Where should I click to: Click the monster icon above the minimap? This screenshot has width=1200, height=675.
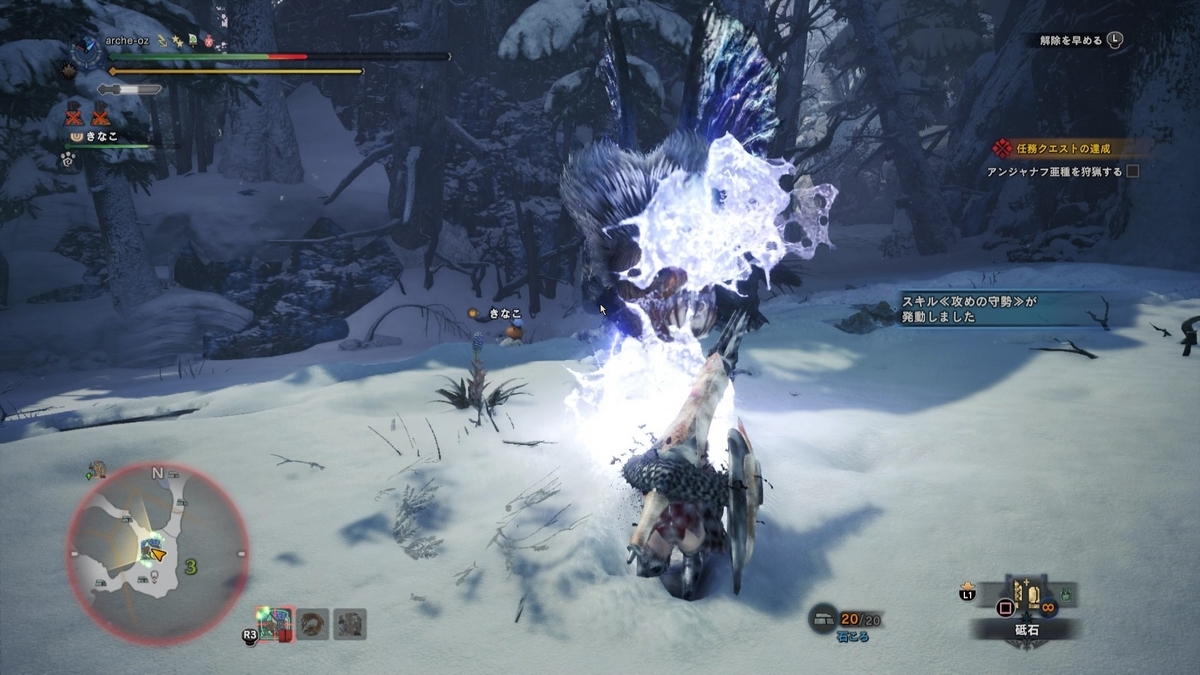(97, 468)
